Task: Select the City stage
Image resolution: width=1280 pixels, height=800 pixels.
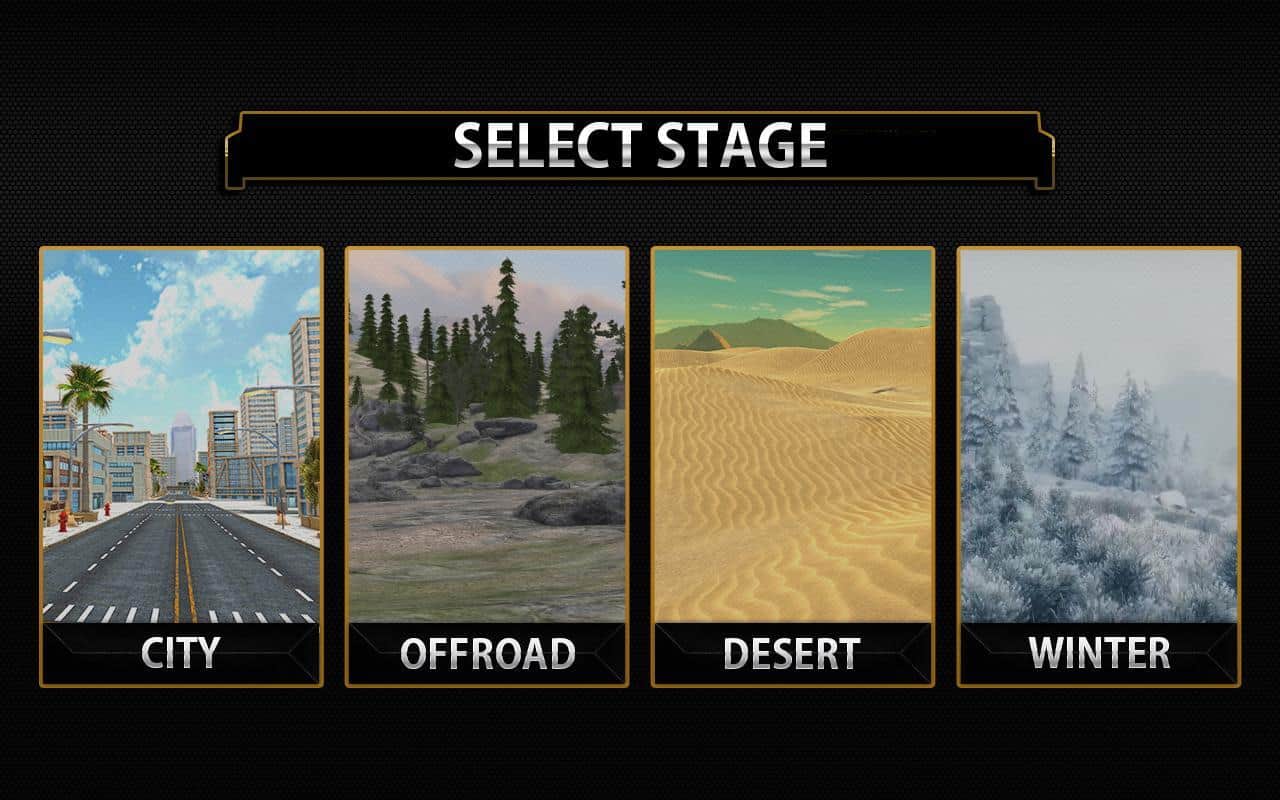Action: [x=181, y=466]
